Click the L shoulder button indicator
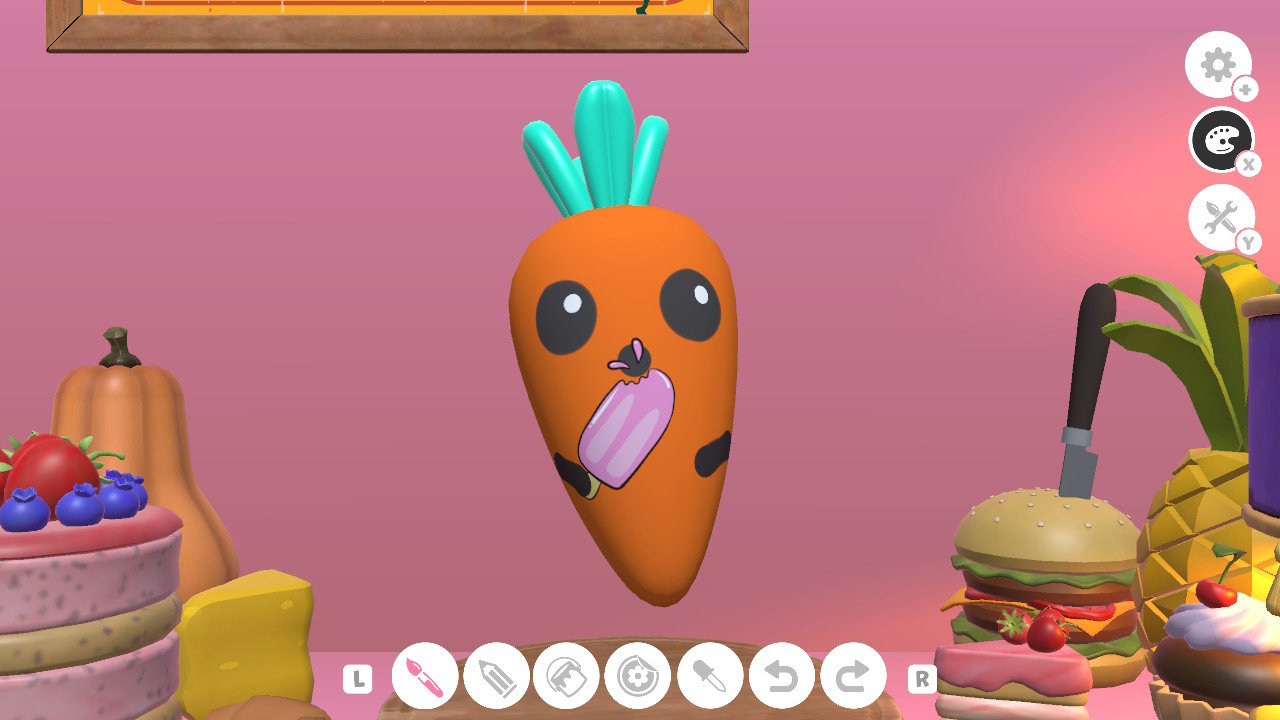Screen dimensions: 1280x720 [357, 676]
